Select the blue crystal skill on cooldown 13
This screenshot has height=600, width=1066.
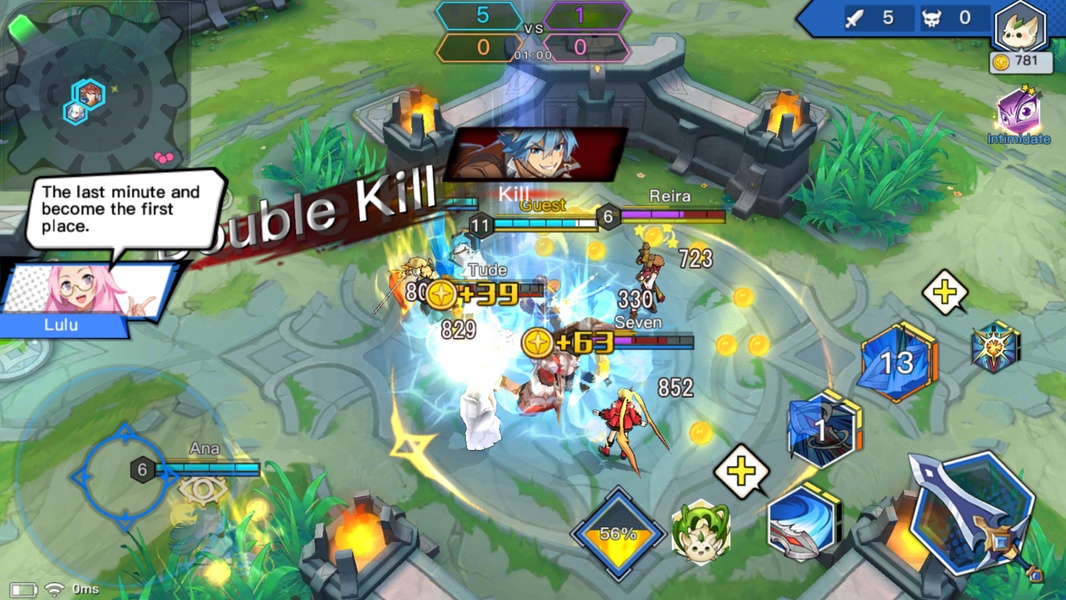coord(898,363)
